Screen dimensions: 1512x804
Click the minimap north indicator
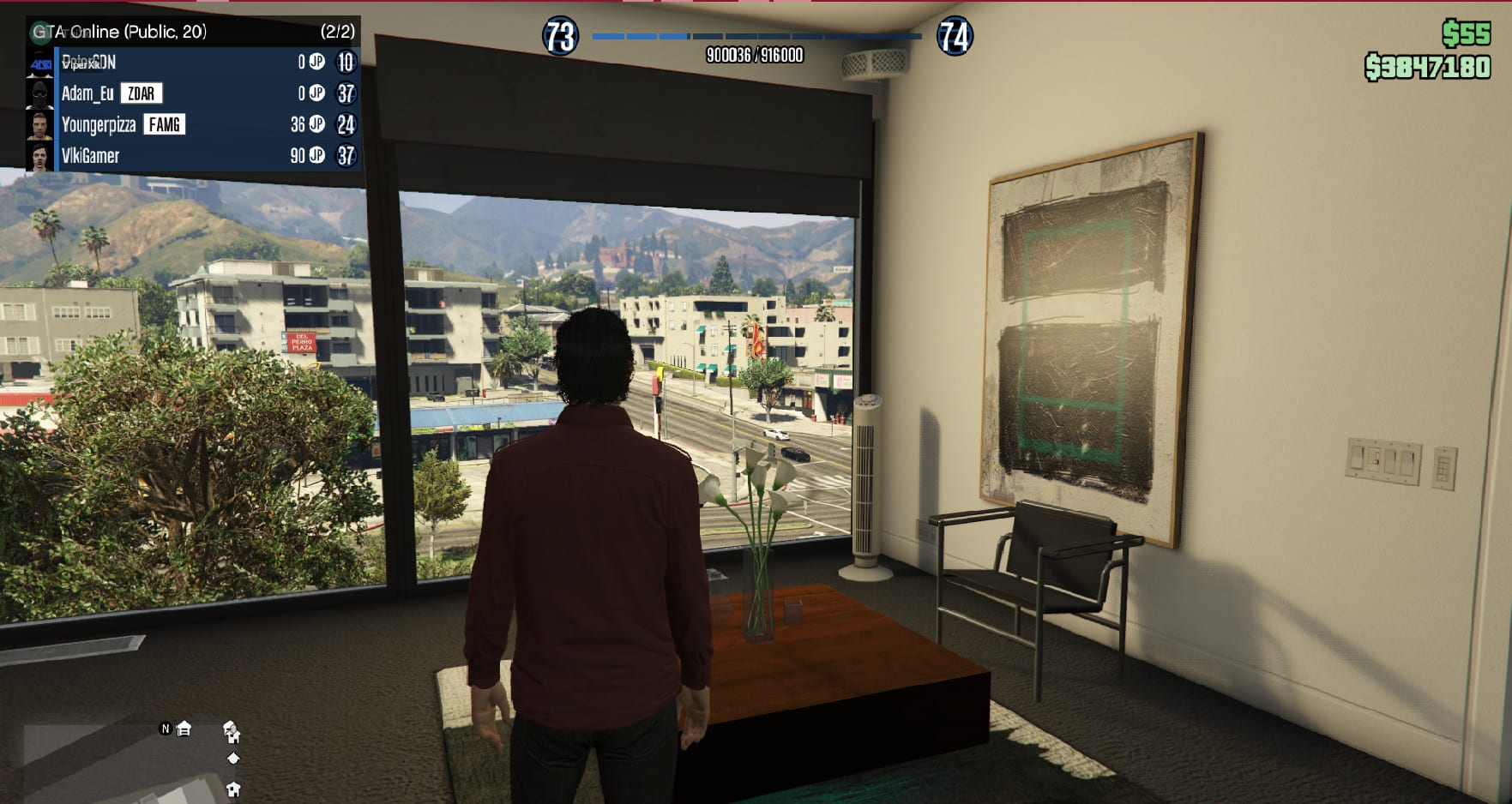[x=166, y=729]
